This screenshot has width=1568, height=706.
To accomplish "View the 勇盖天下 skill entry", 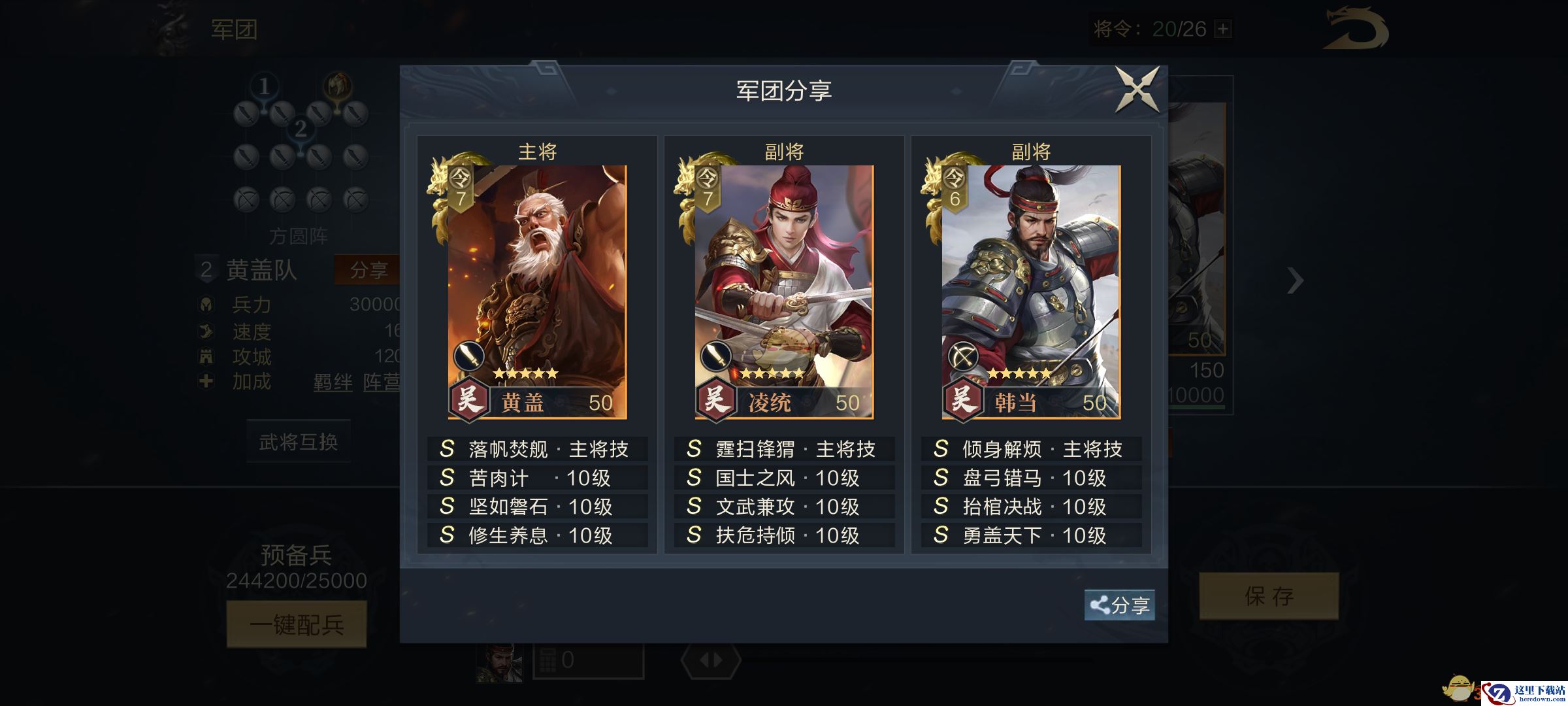I will pos(1031,535).
